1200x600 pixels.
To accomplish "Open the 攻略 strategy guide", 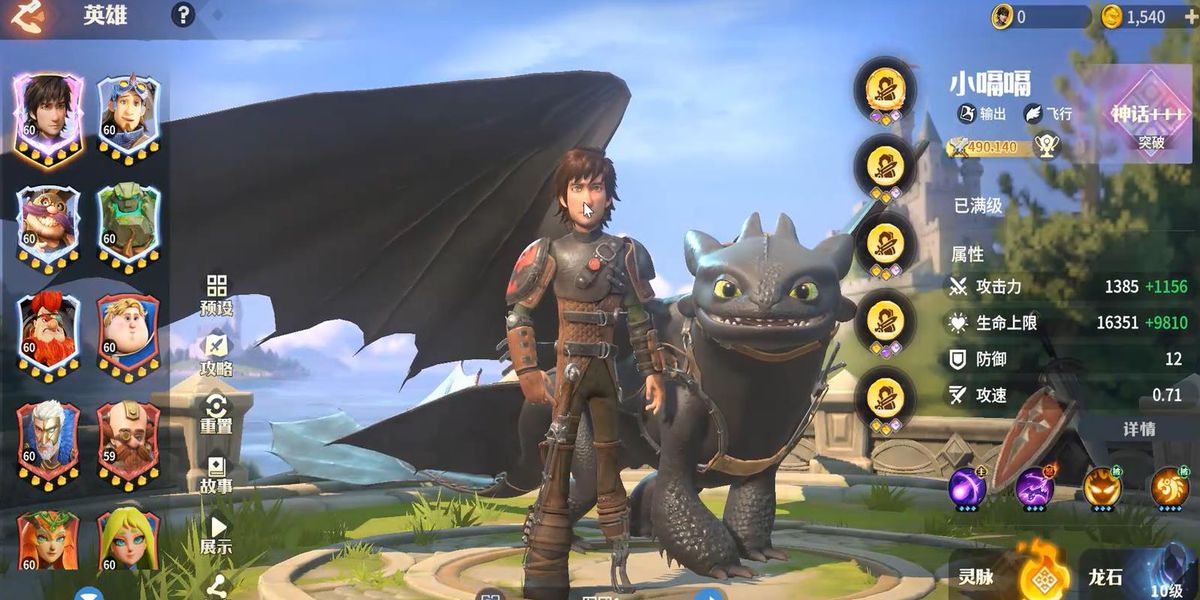I will point(216,356).
